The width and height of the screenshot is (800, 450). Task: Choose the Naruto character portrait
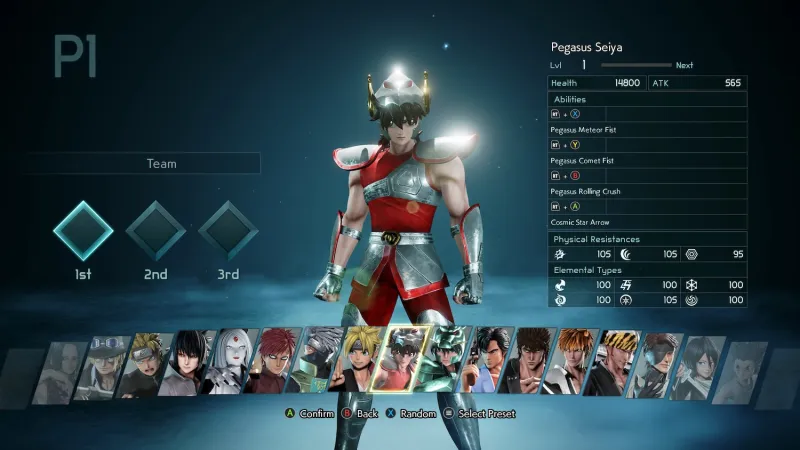coord(150,365)
